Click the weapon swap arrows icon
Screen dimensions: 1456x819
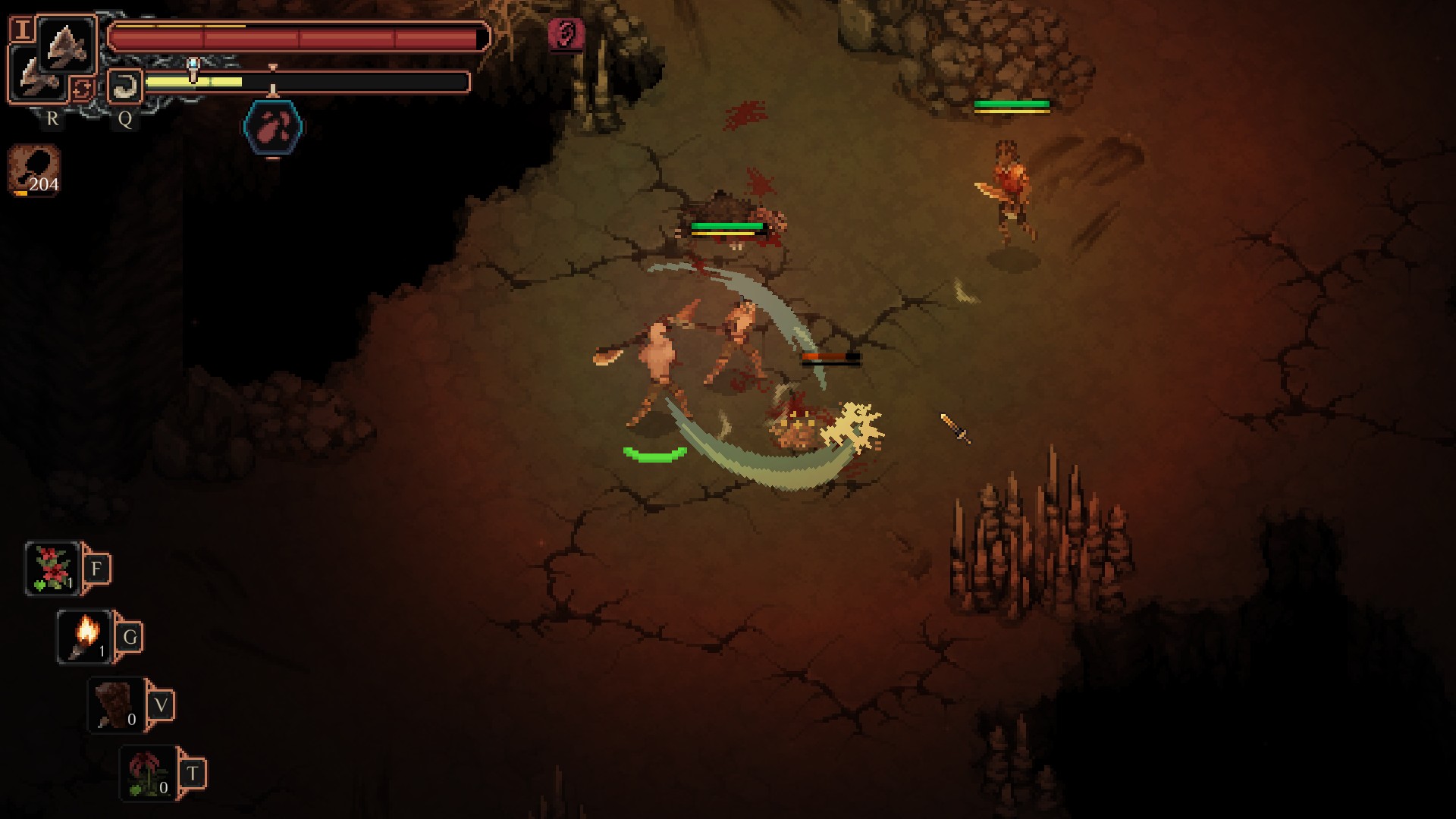tap(82, 89)
